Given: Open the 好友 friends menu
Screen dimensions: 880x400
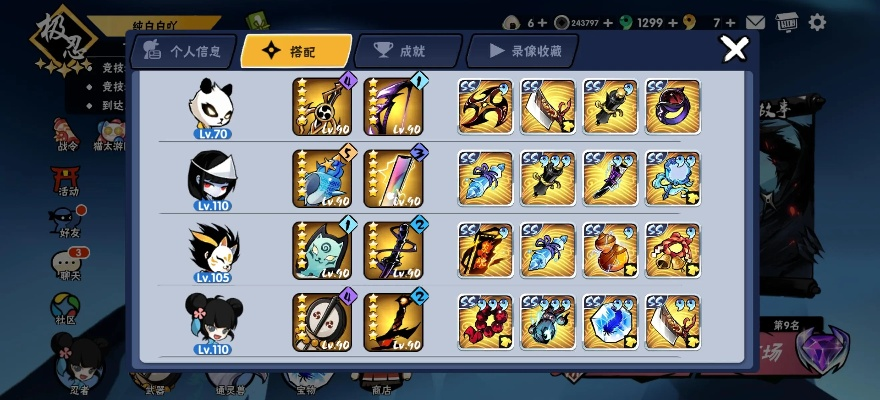Looking at the screenshot, I should (66, 220).
